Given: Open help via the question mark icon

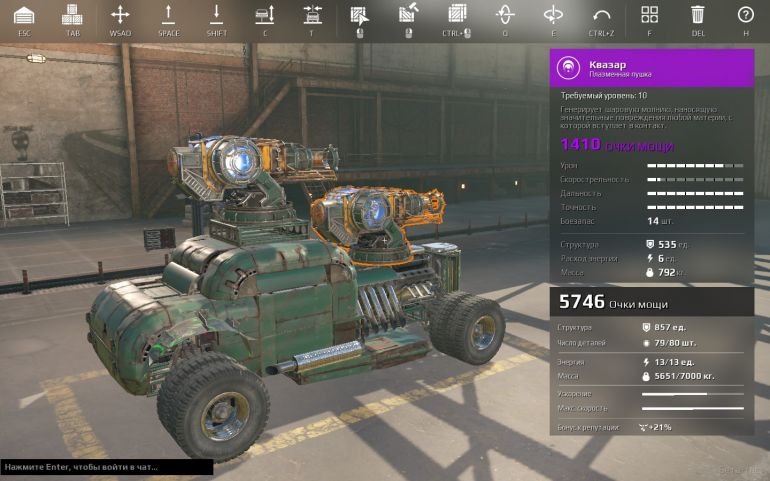Looking at the screenshot, I should [x=745, y=15].
